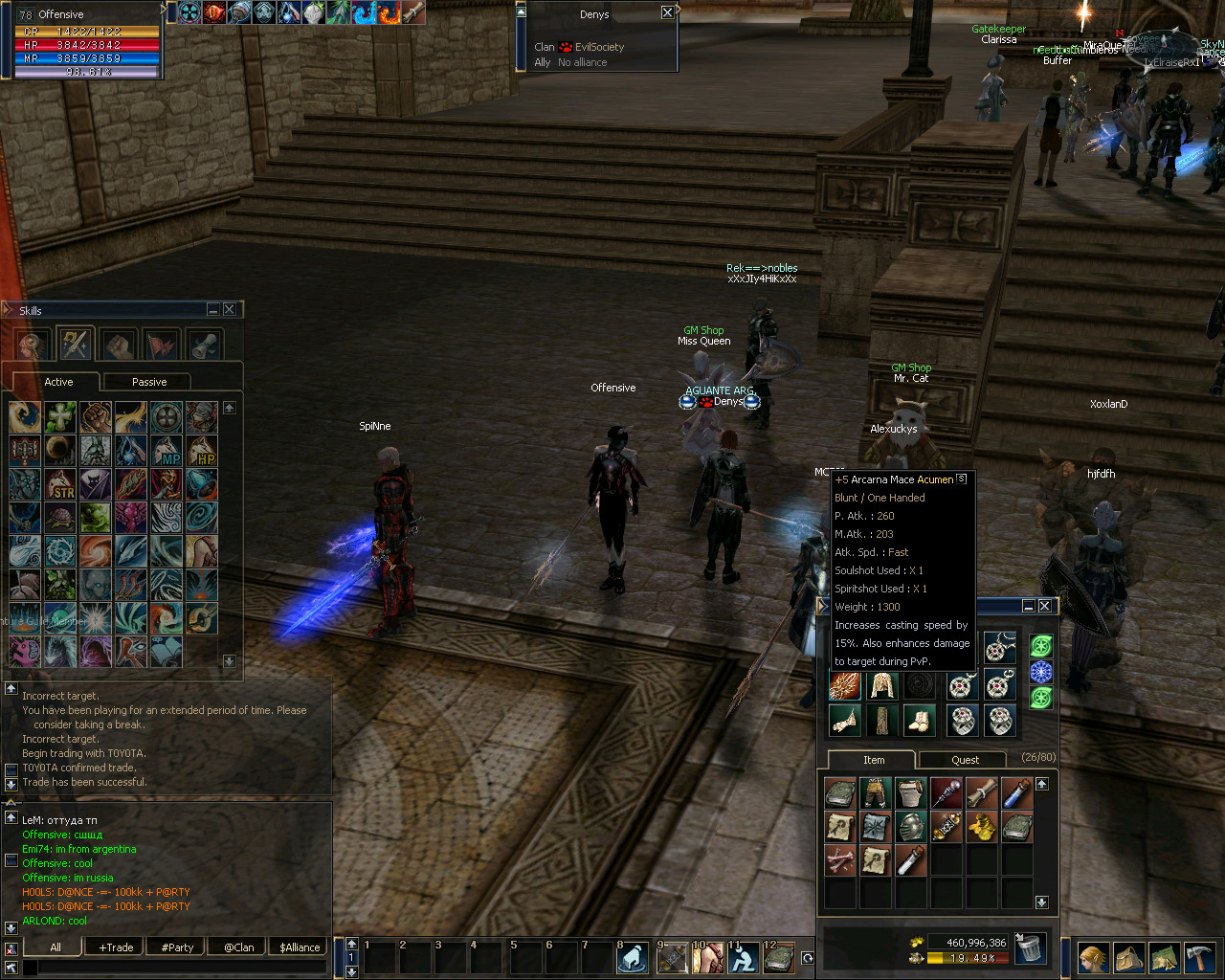Use the sit/stand action in slot 11

pyautogui.click(x=743, y=957)
